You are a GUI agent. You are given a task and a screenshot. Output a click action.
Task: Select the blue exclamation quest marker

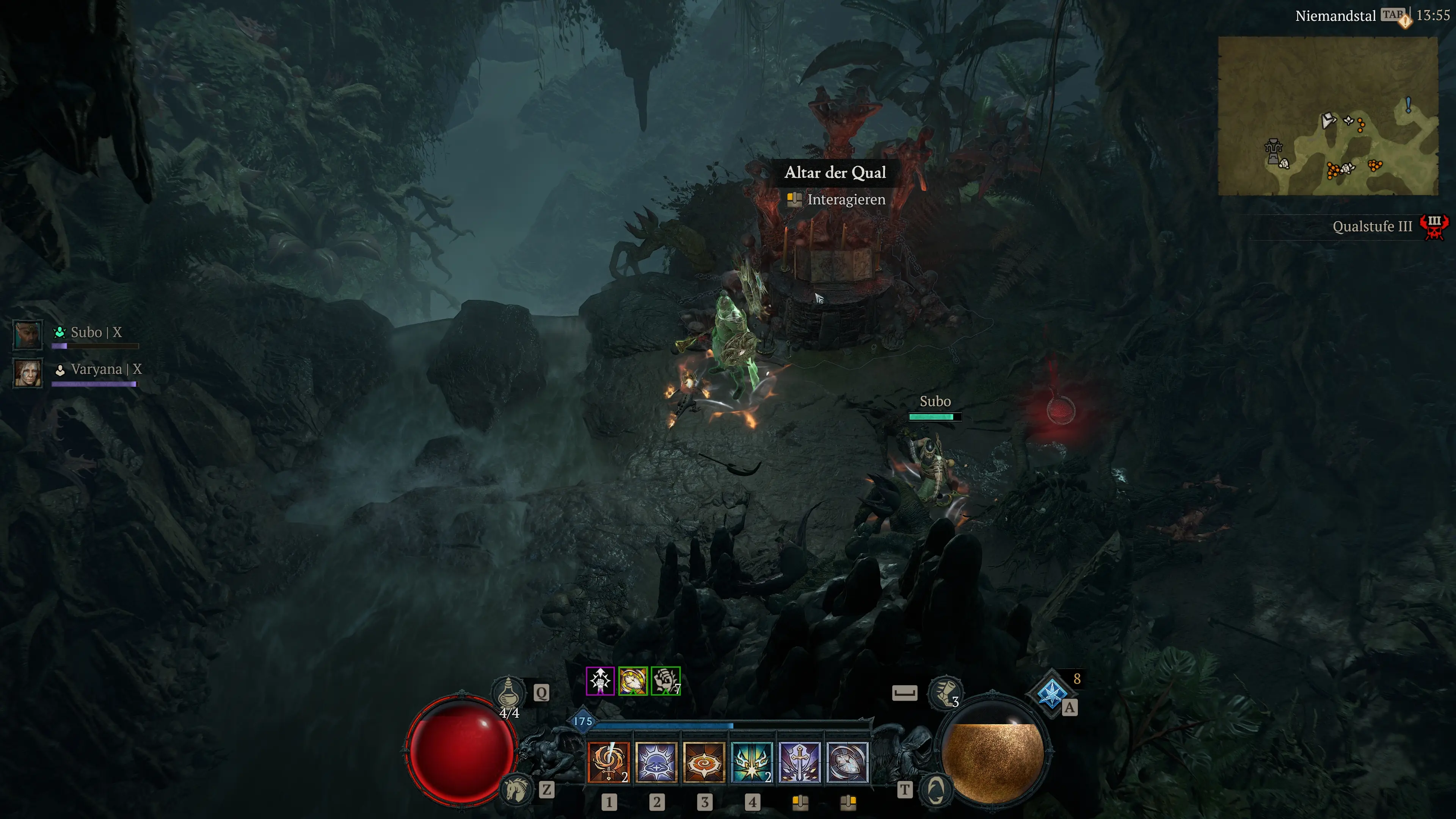pos(1408,105)
